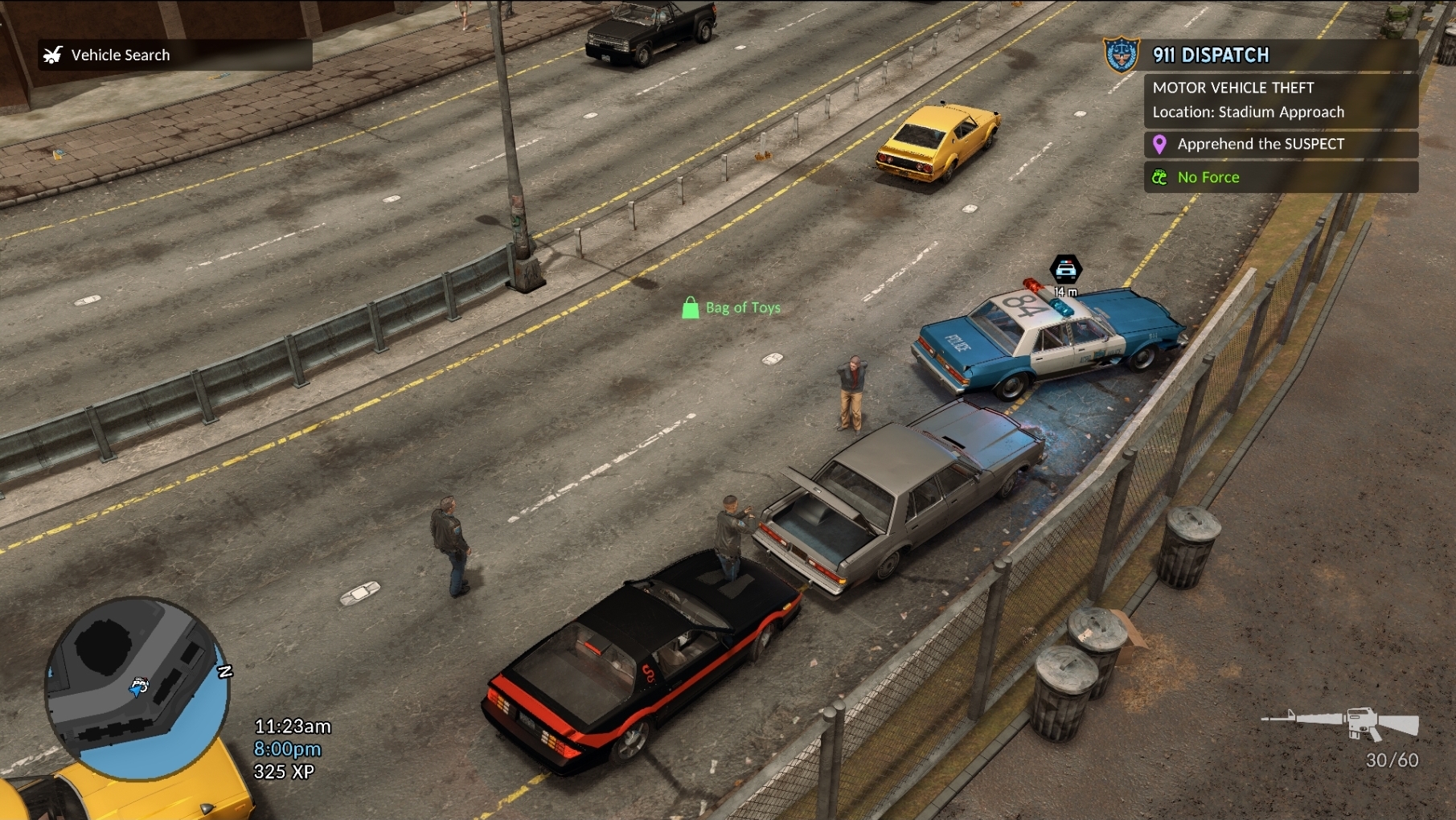Viewport: 1456px width, 820px height.
Task: Open the circular minimap
Action: point(137,688)
